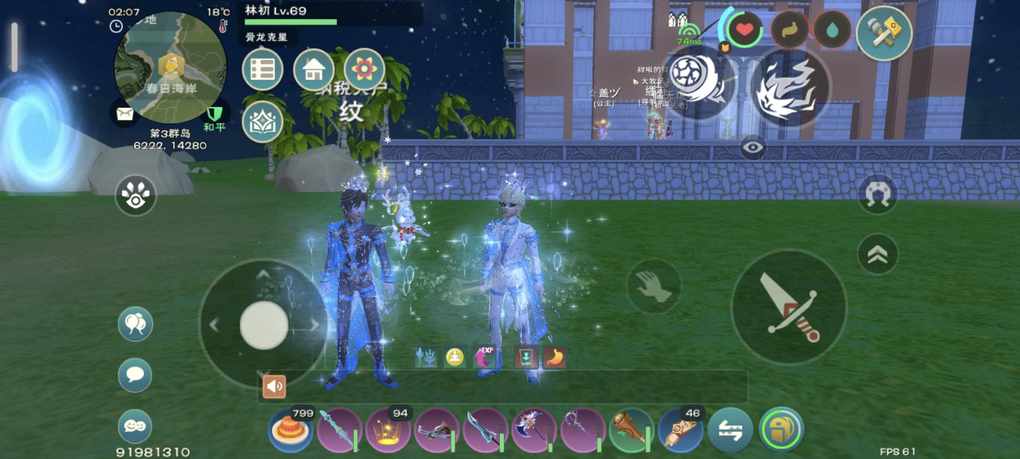Toggle the 和平 peace mode shield
Image resolution: width=1020 pixels, height=459 pixels.
(214, 115)
